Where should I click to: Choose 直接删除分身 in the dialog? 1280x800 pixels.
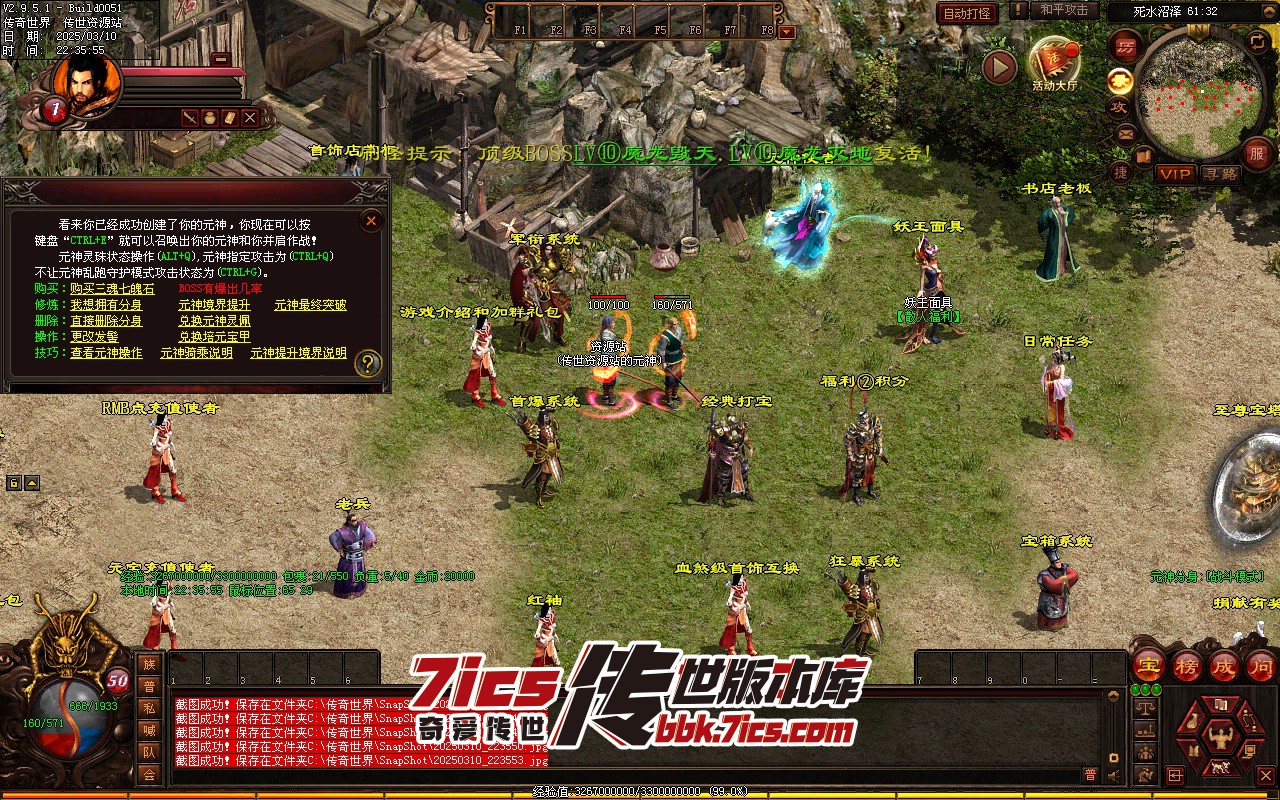(x=105, y=320)
